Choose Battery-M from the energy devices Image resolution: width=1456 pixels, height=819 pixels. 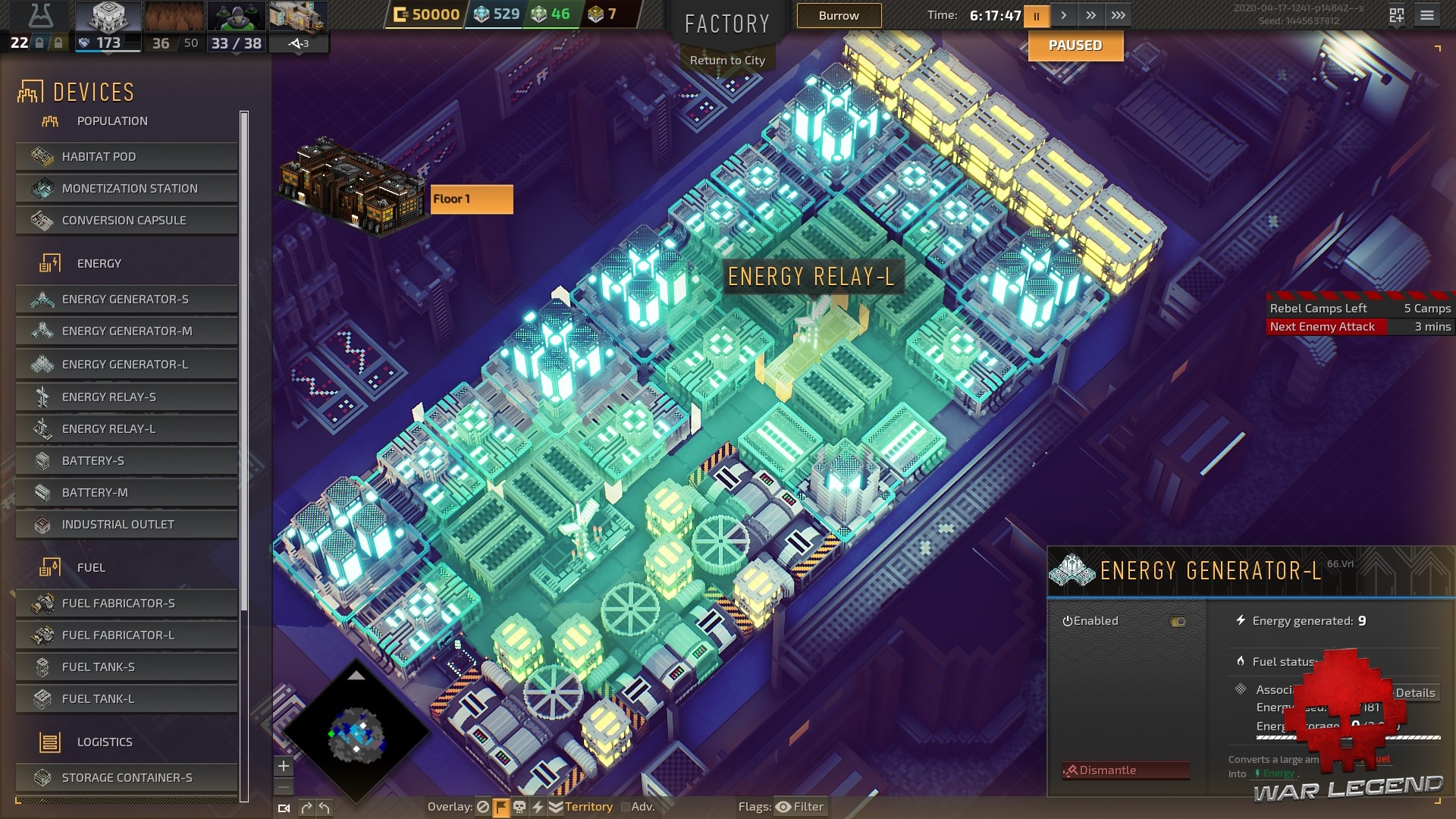(x=127, y=493)
